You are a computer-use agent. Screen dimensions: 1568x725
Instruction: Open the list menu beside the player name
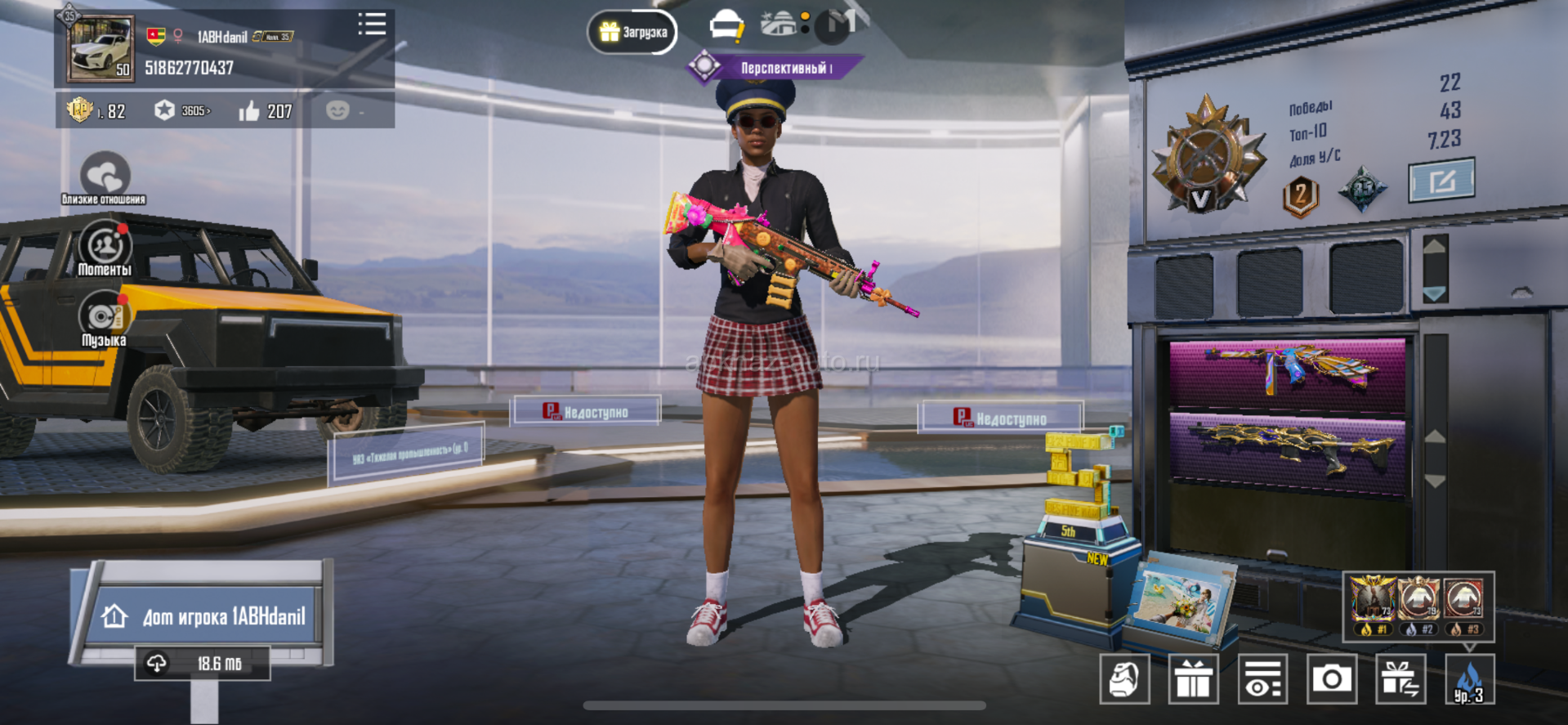click(x=372, y=24)
